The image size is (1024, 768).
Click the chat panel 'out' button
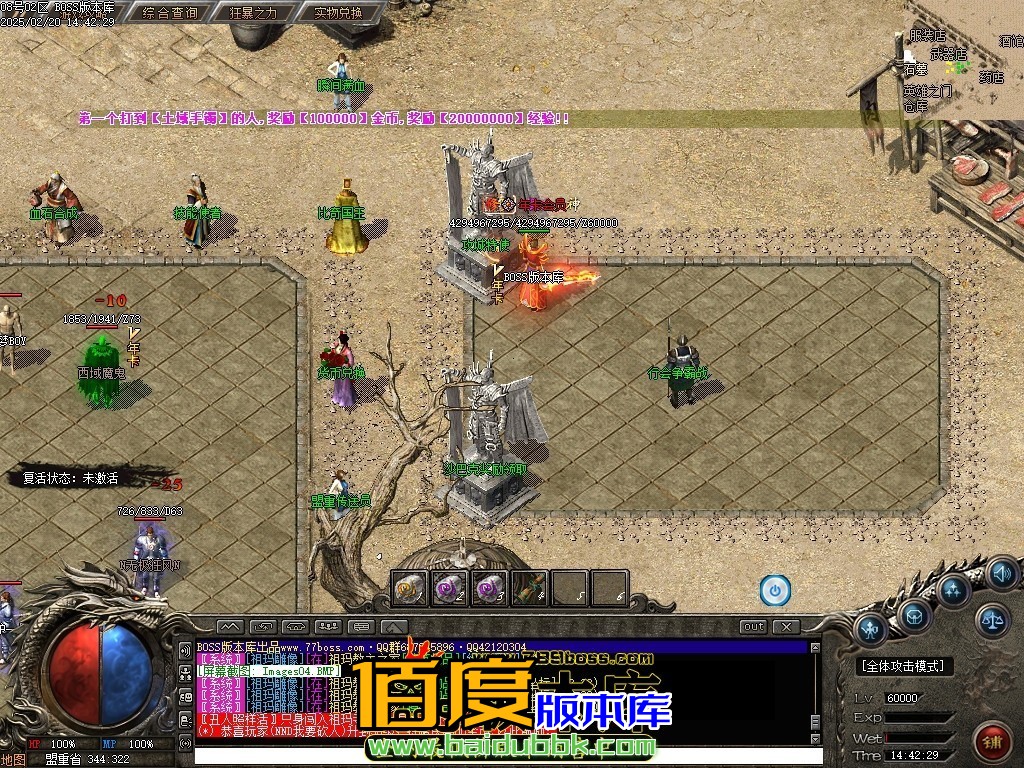click(x=753, y=627)
